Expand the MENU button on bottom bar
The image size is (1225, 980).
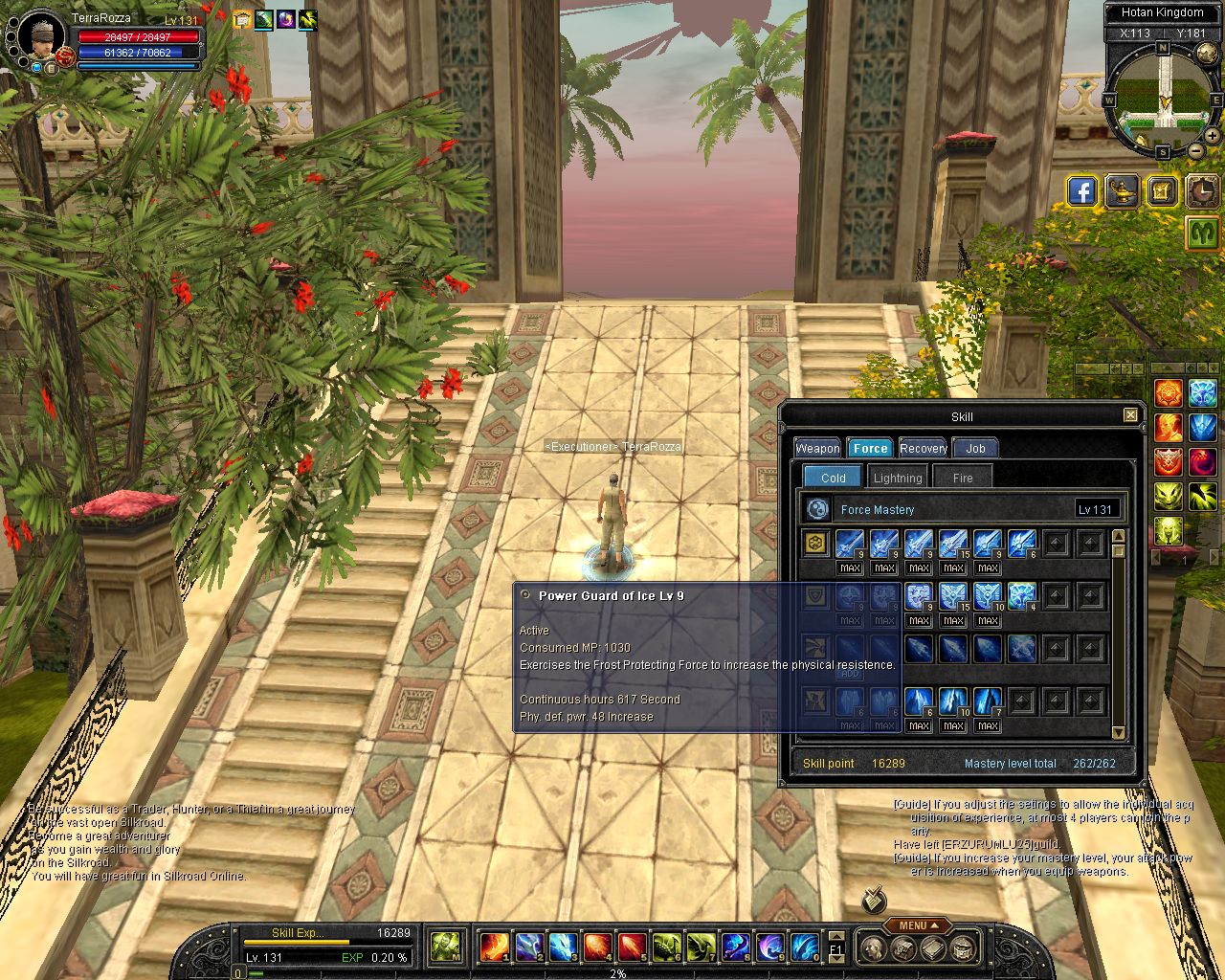[917, 925]
